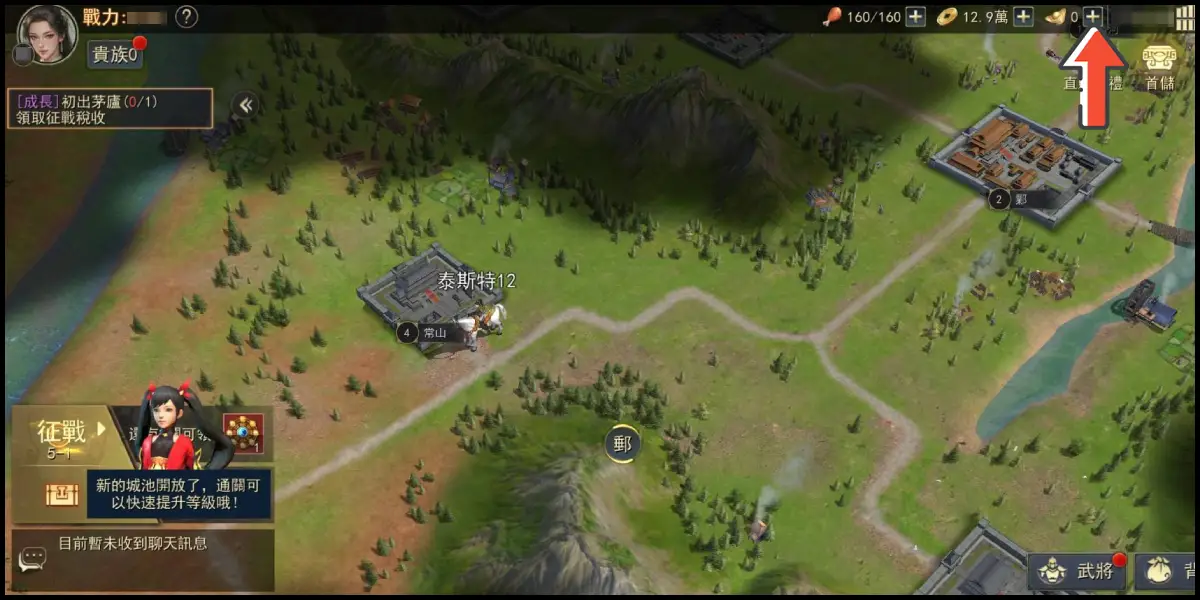Click the question mark help icon
1200x600 pixels.
pyautogui.click(x=186, y=17)
